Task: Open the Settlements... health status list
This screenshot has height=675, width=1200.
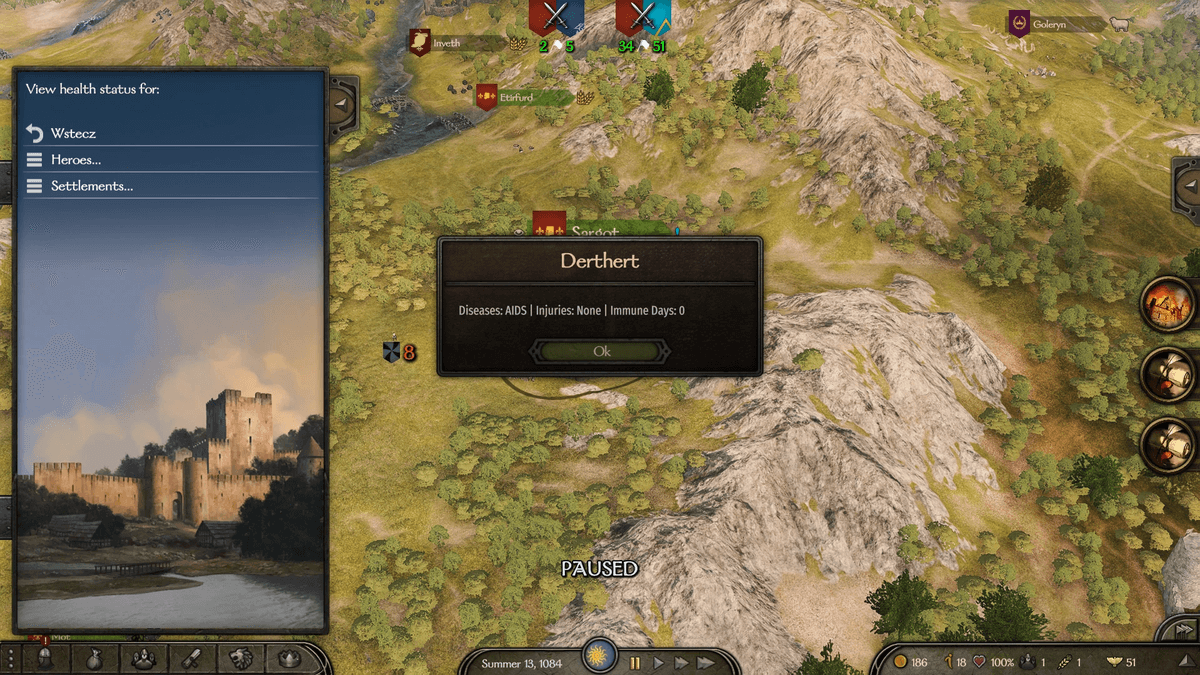Action: pyautogui.click(x=91, y=186)
